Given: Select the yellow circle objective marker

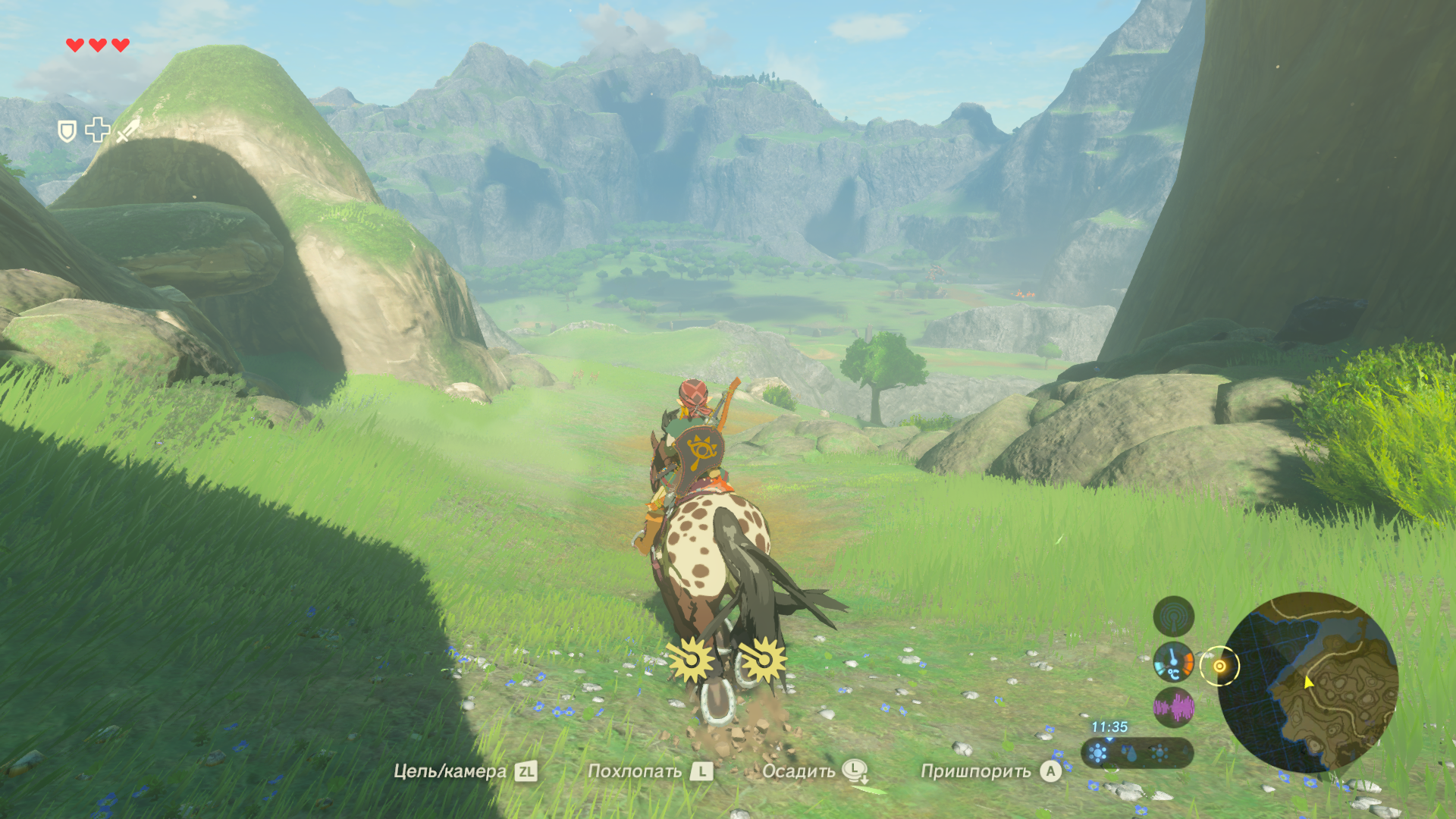Looking at the screenshot, I should [1219, 667].
